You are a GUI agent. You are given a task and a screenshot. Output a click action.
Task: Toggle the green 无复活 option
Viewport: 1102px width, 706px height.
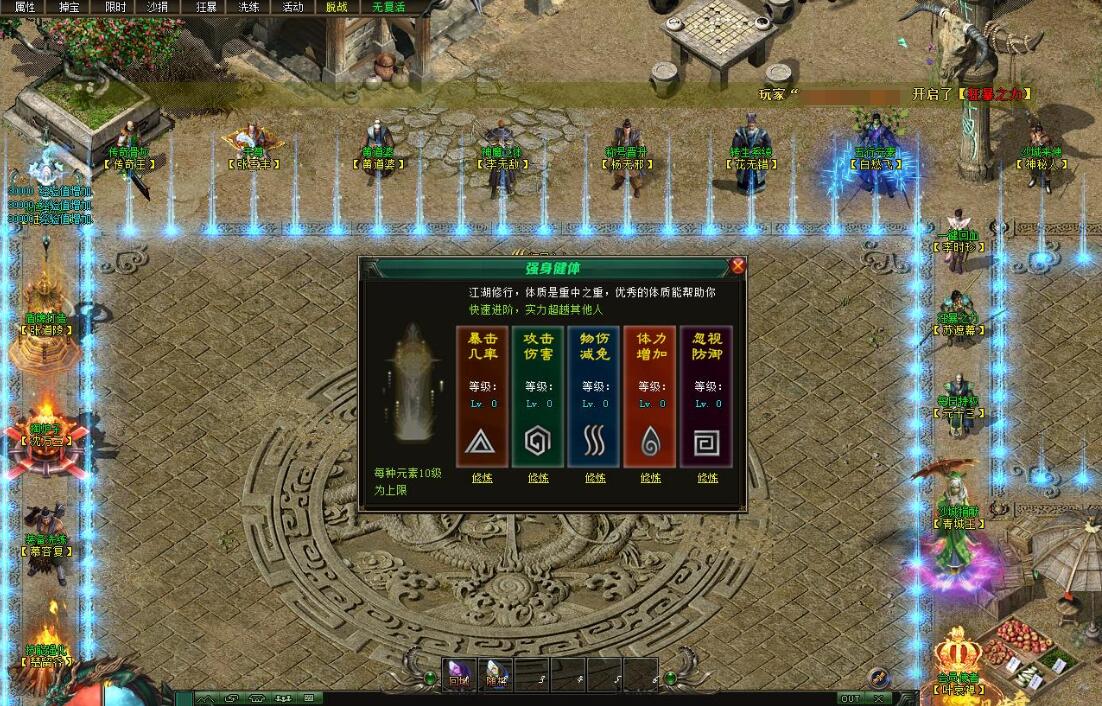[x=389, y=7]
